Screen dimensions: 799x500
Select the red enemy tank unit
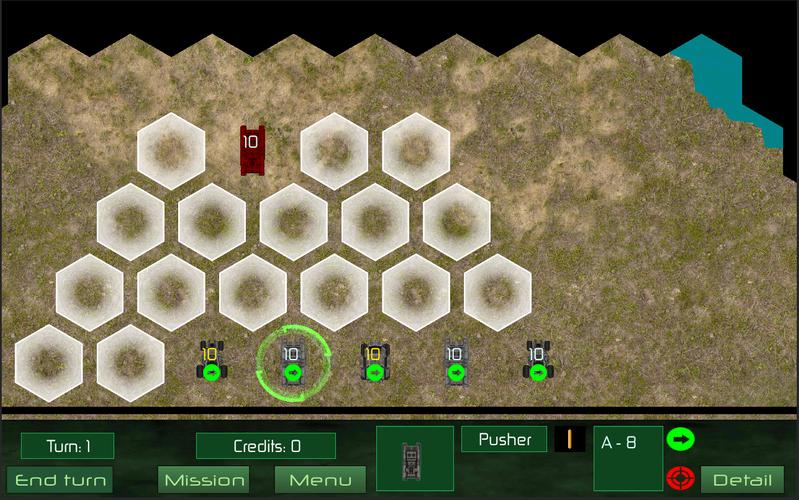252,149
